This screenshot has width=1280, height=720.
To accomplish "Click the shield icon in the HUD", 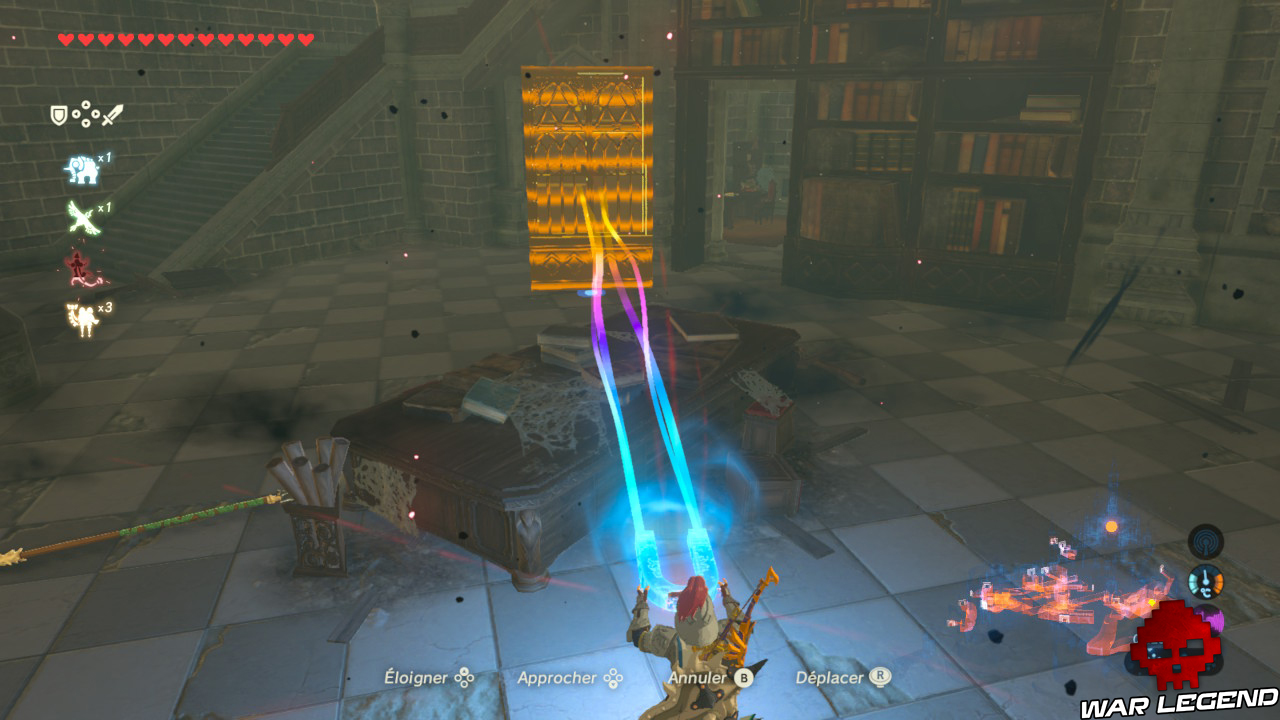I will 58,113.
